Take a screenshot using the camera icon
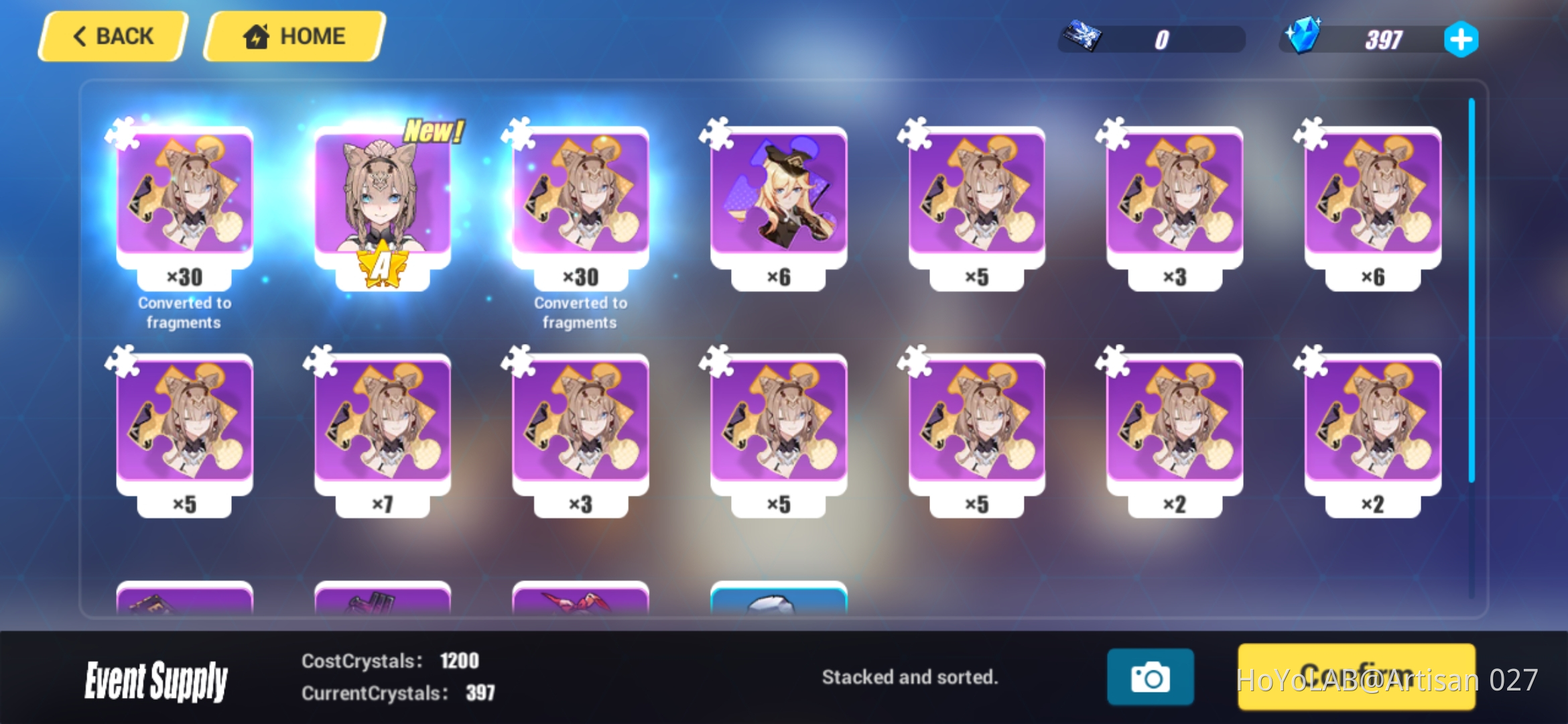 (1151, 677)
